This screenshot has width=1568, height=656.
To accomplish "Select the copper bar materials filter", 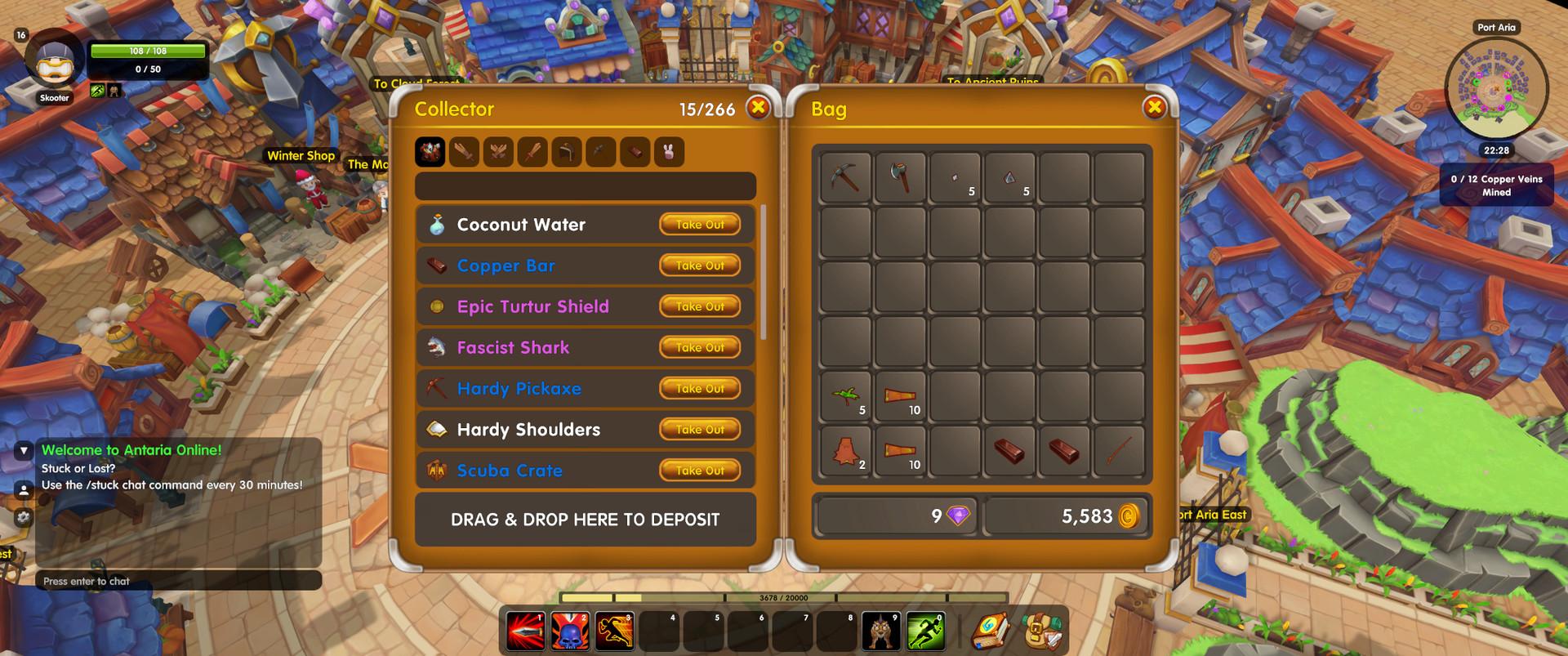I will pyautogui.click(x=635, y=151).
